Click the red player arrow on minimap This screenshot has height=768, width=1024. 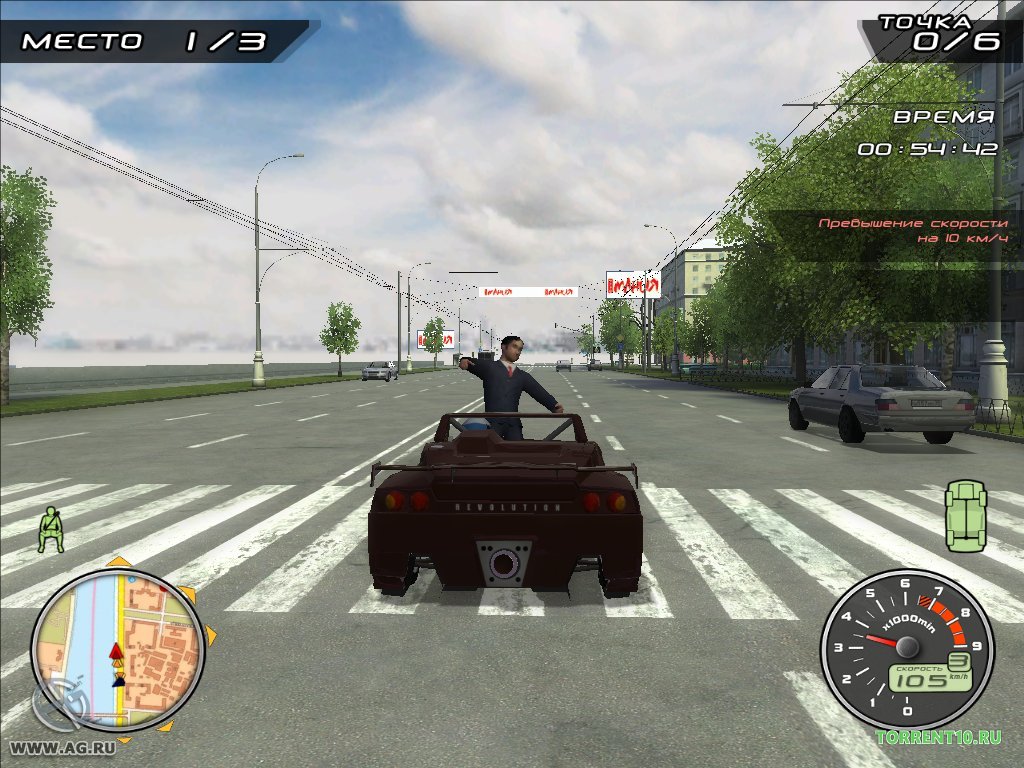tap(116, 652)
